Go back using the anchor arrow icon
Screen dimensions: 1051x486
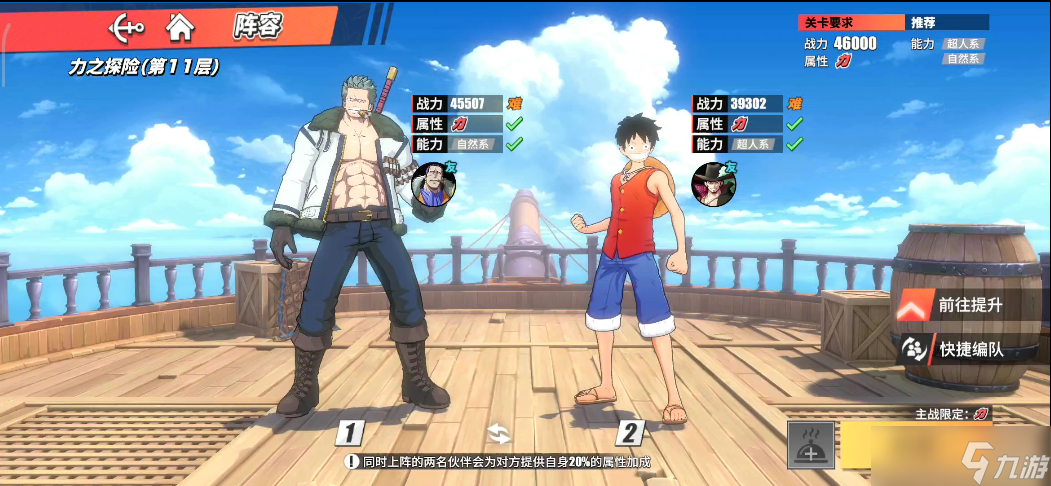click(x=126, y=27)
